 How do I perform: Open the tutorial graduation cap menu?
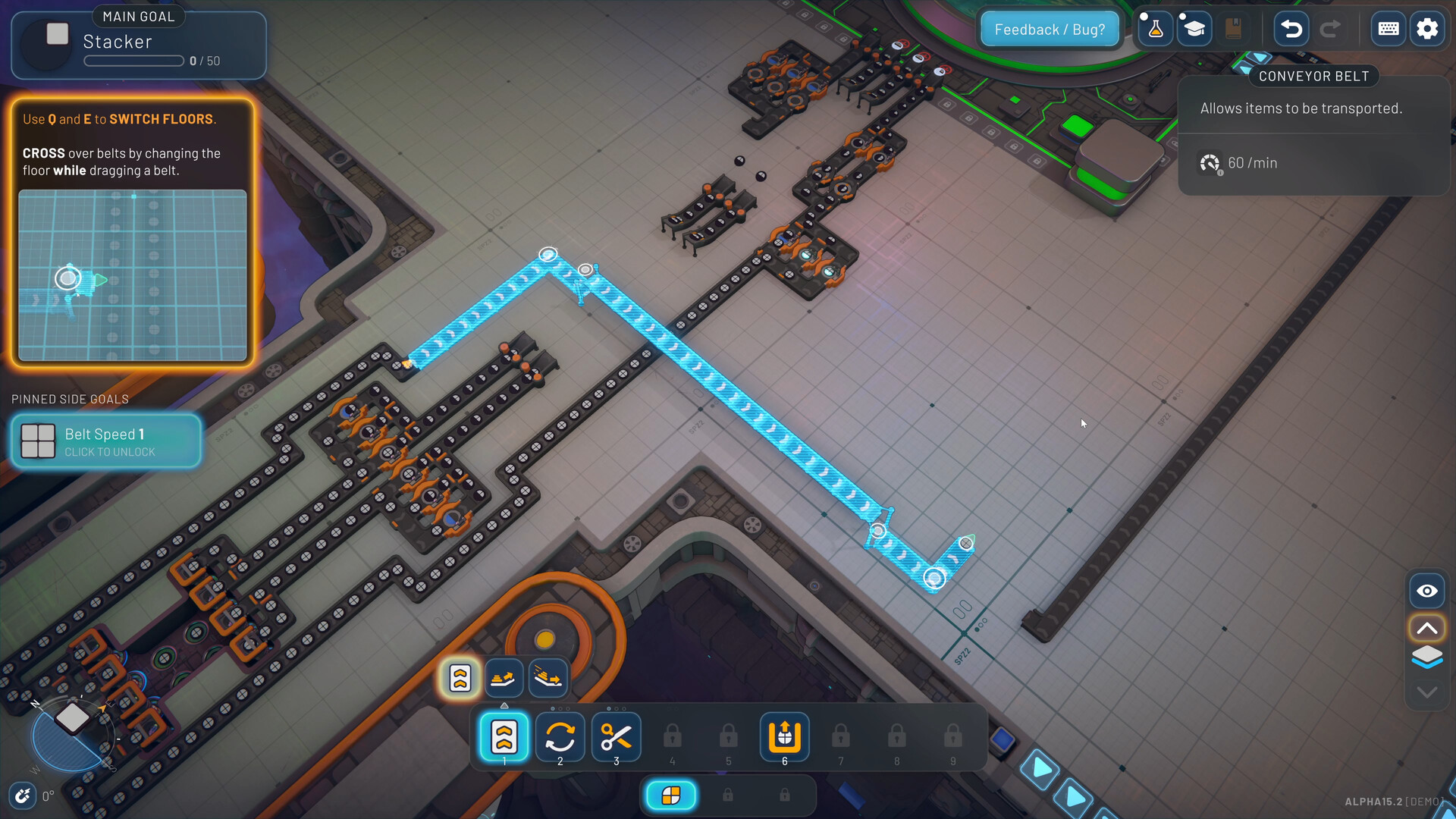click(1194, 28)
